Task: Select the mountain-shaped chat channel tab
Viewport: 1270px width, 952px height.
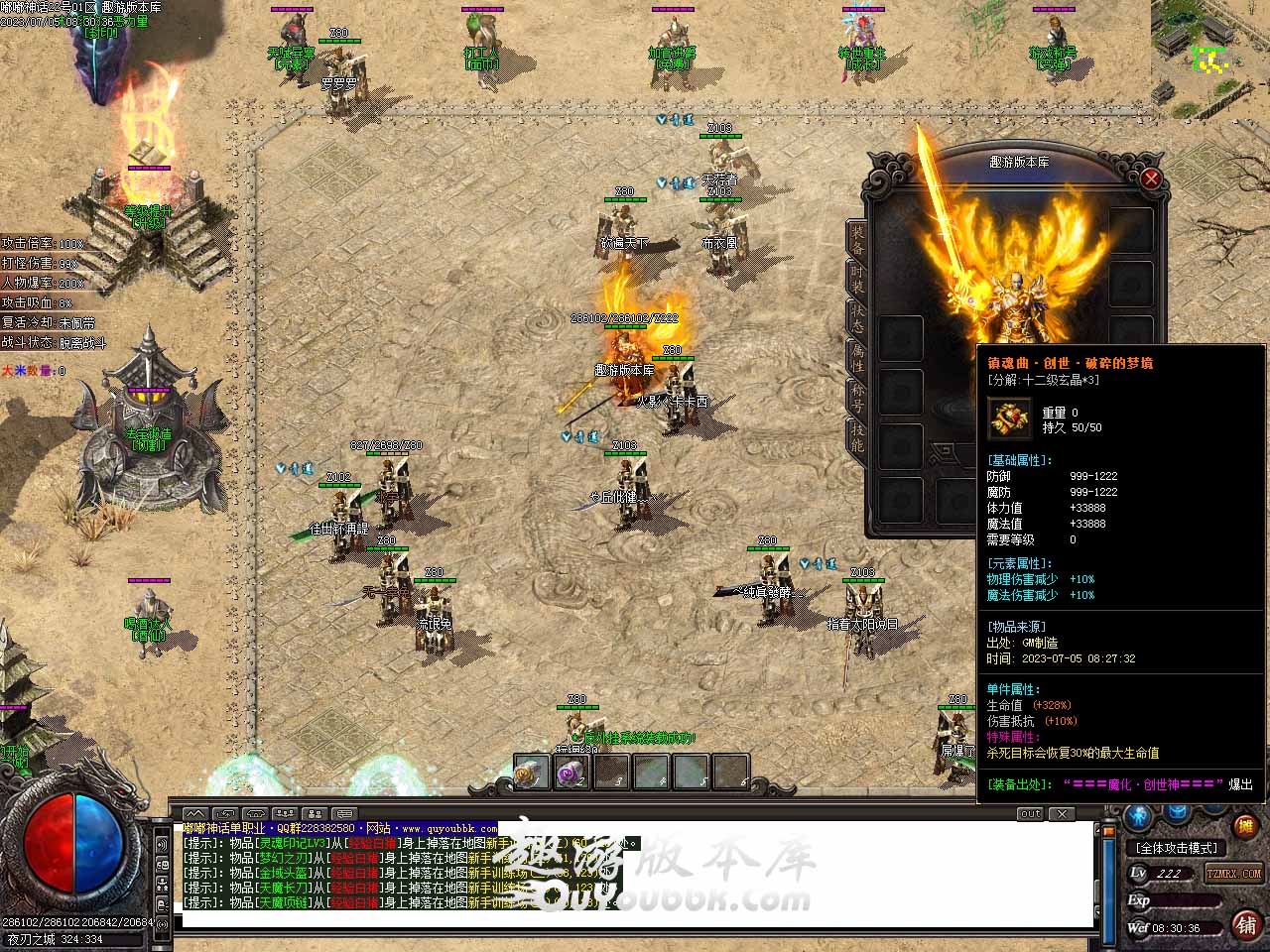Action: [x=195, y=814]
